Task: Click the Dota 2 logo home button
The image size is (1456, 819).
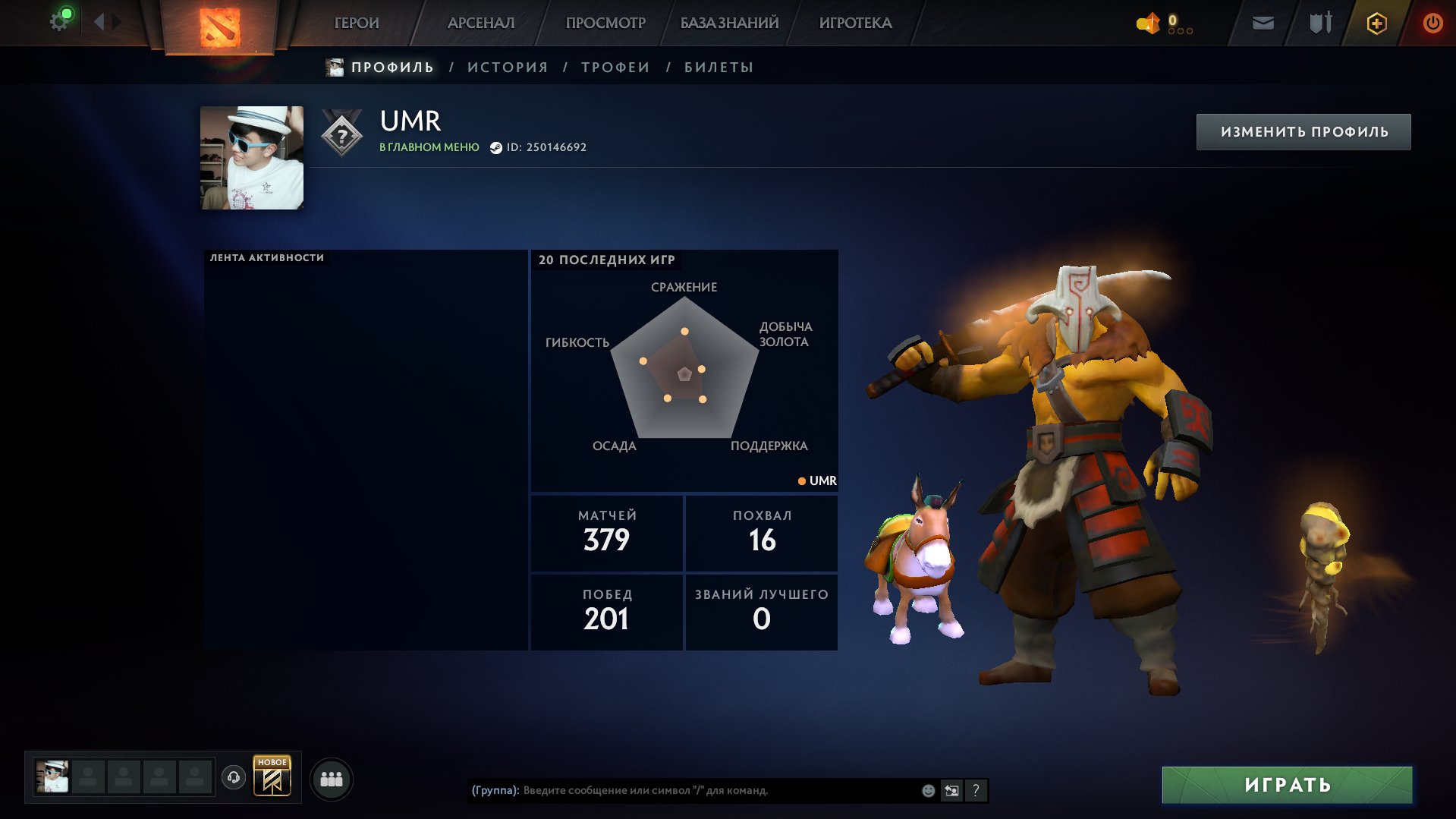Action: [x=220, y=27]
